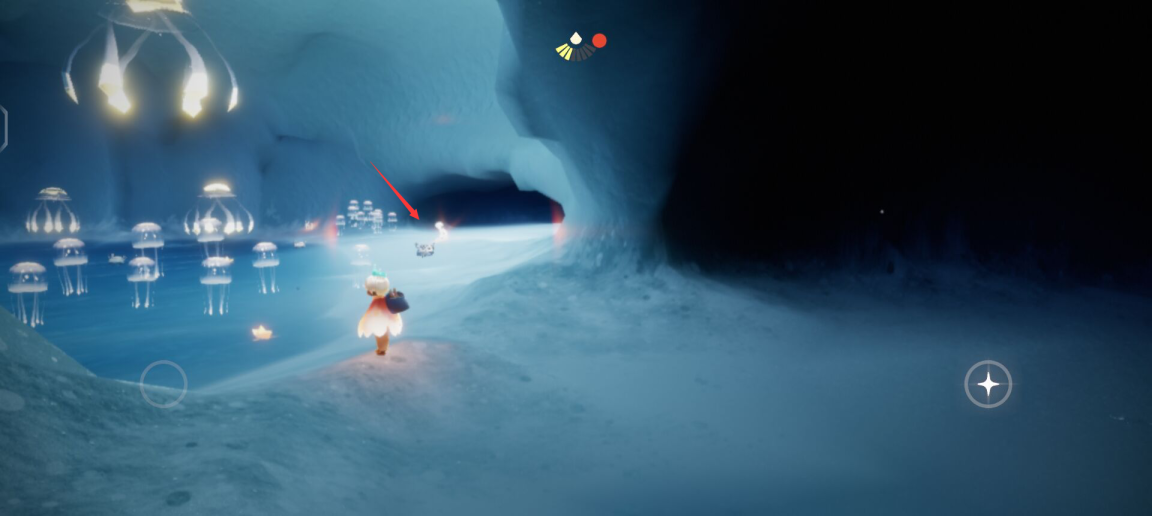Screen dimensions: 1152x516
Task: Tap the cape wing energy fan icon
Action: click(575, 46)
